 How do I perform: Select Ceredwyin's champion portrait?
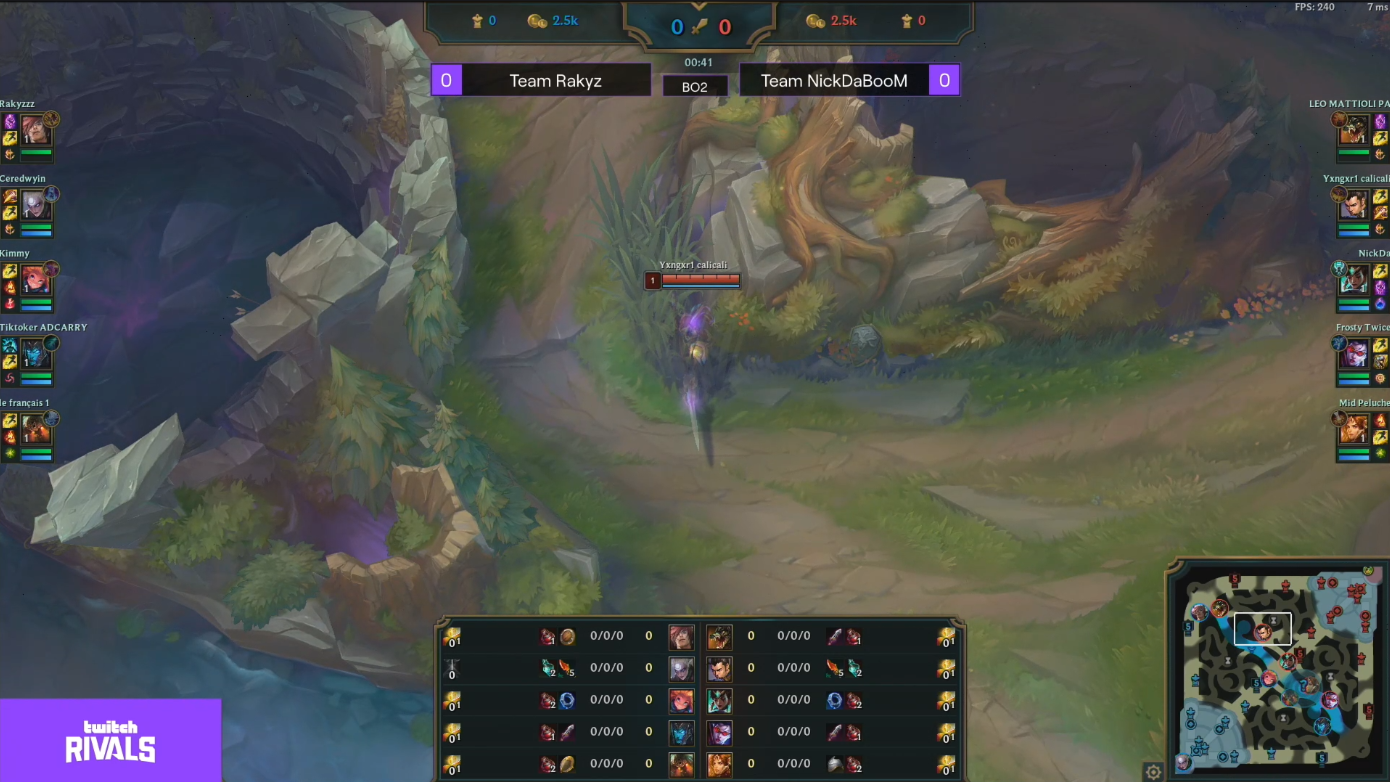[35, 205]
